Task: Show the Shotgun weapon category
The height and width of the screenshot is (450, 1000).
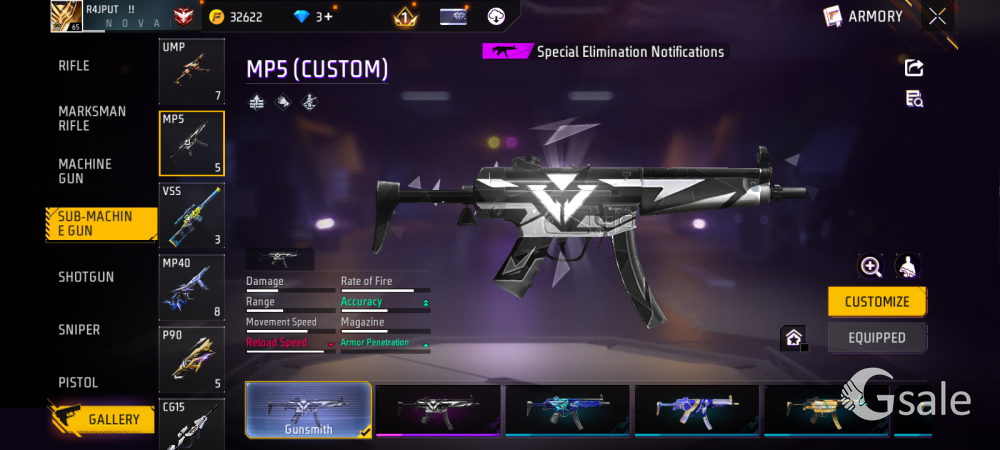Action: tap(86, 277)
